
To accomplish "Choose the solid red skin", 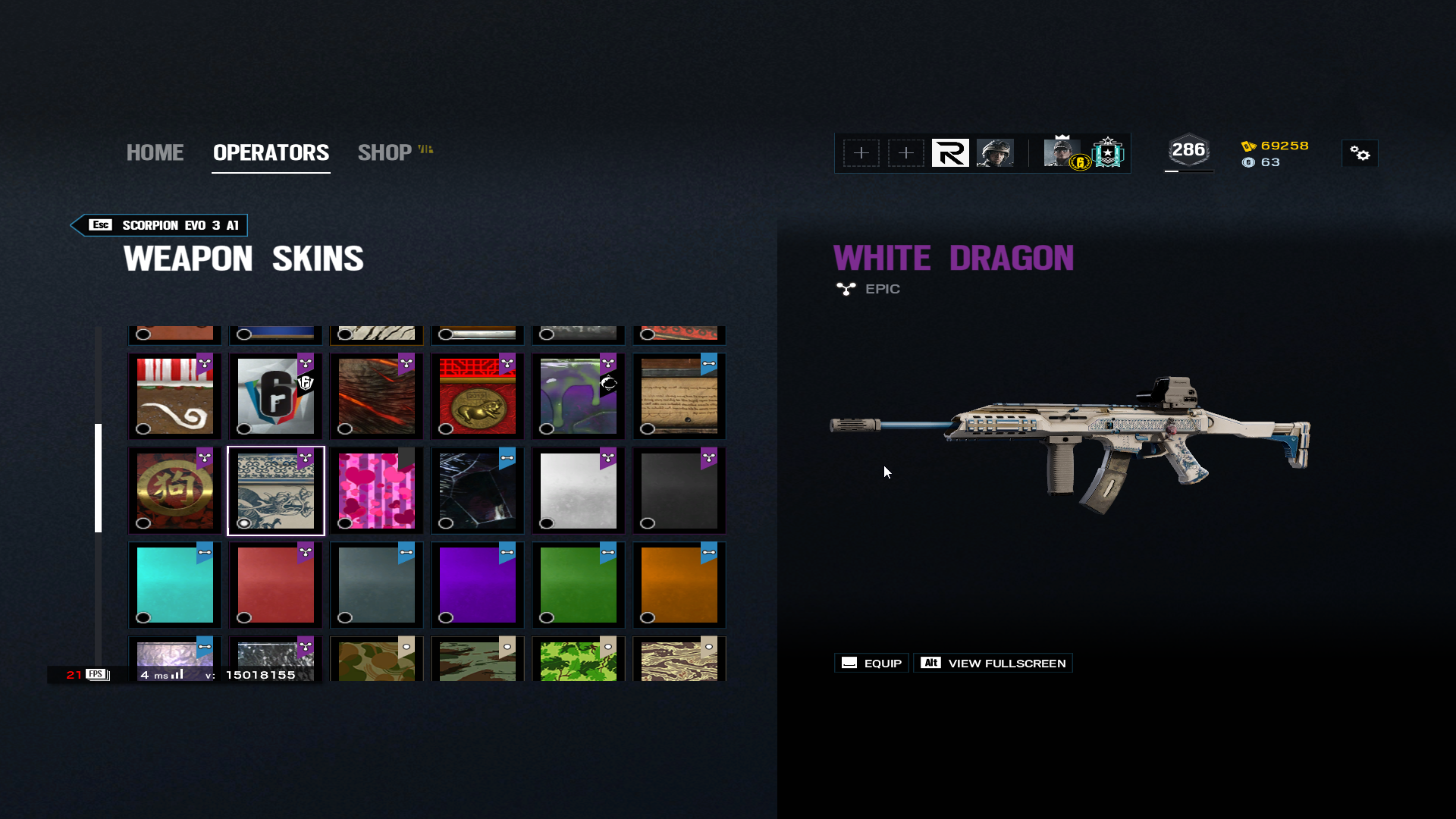I will (275, 585).
